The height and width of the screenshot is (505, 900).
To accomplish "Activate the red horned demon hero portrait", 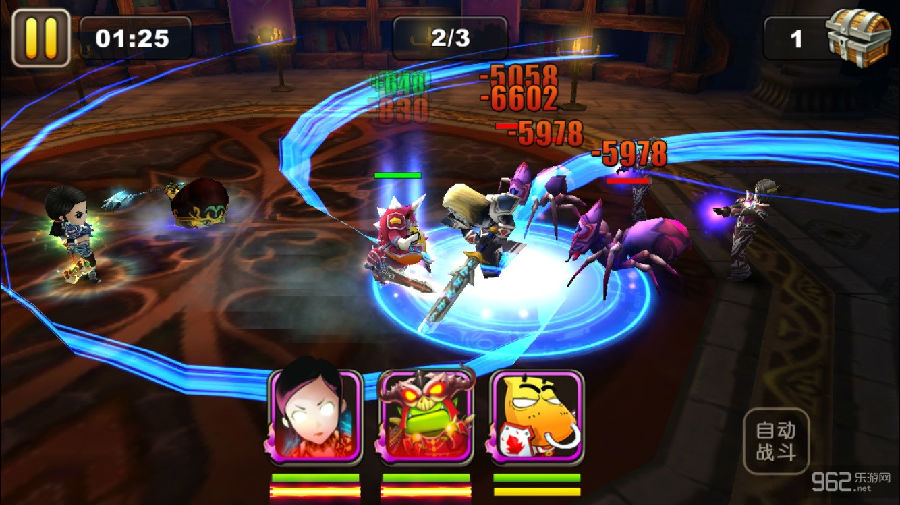I will point(425,416).
